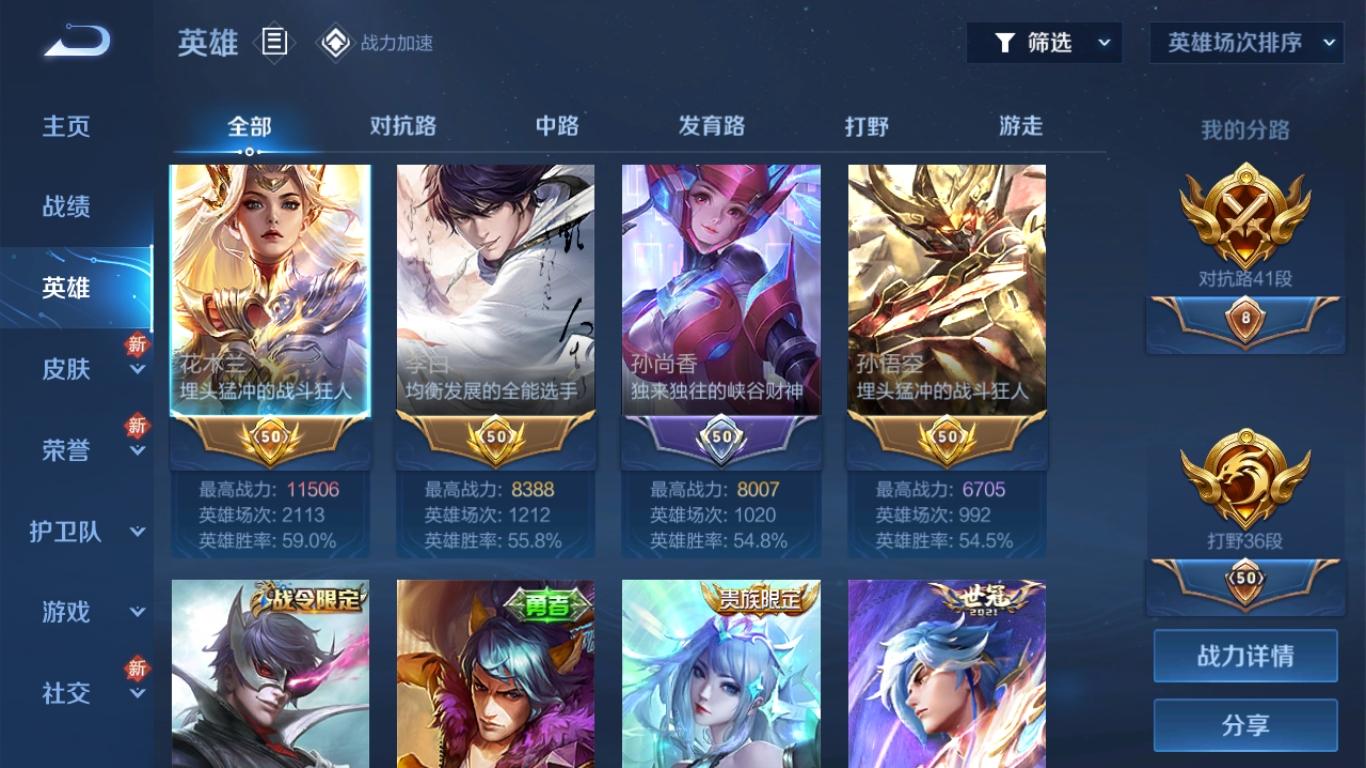Click the filter funnel icon beside 筛选

coord(1005,43)
